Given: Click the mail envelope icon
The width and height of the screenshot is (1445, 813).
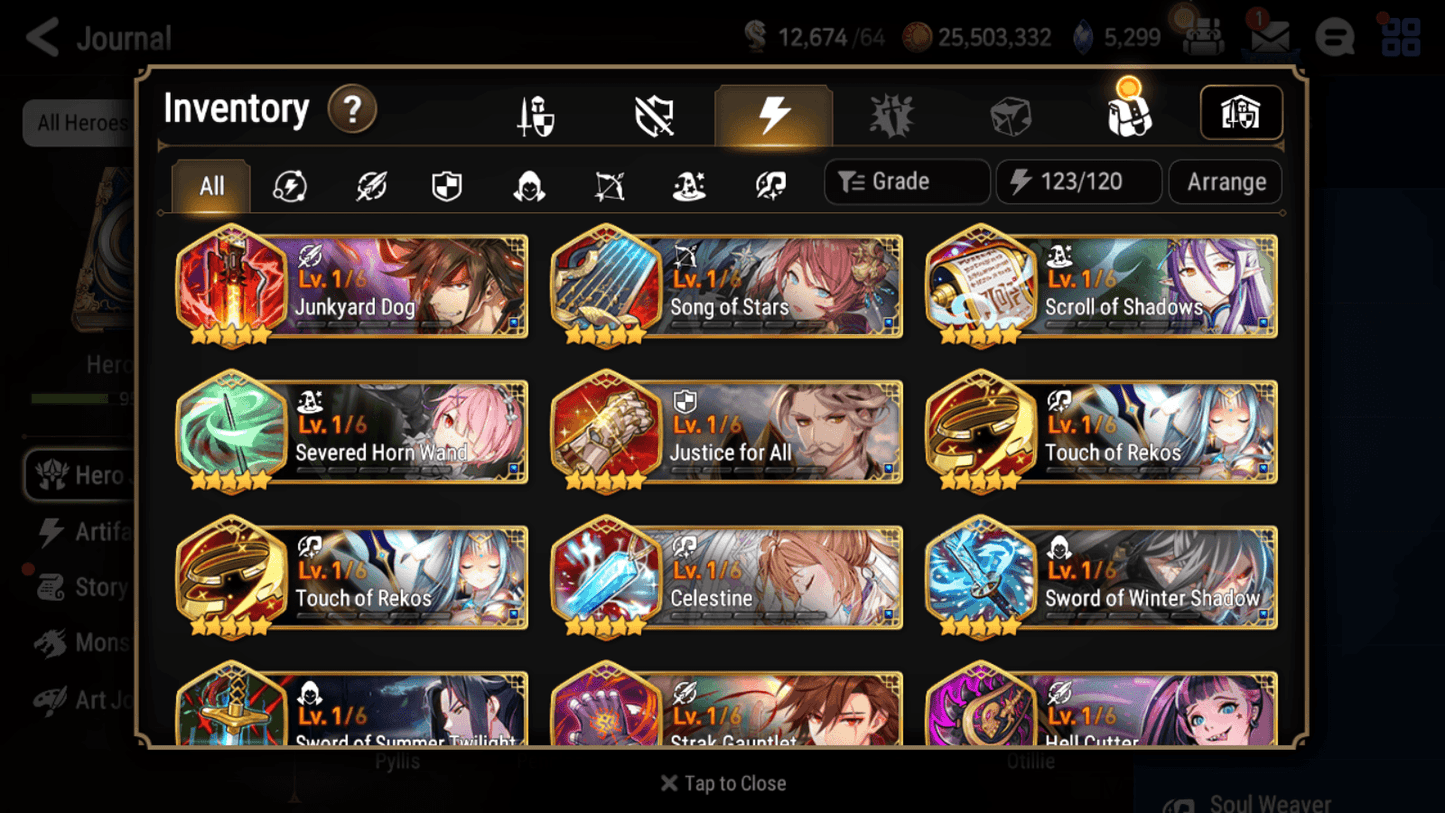Looking at the screenshot, I should point(1268,37).
